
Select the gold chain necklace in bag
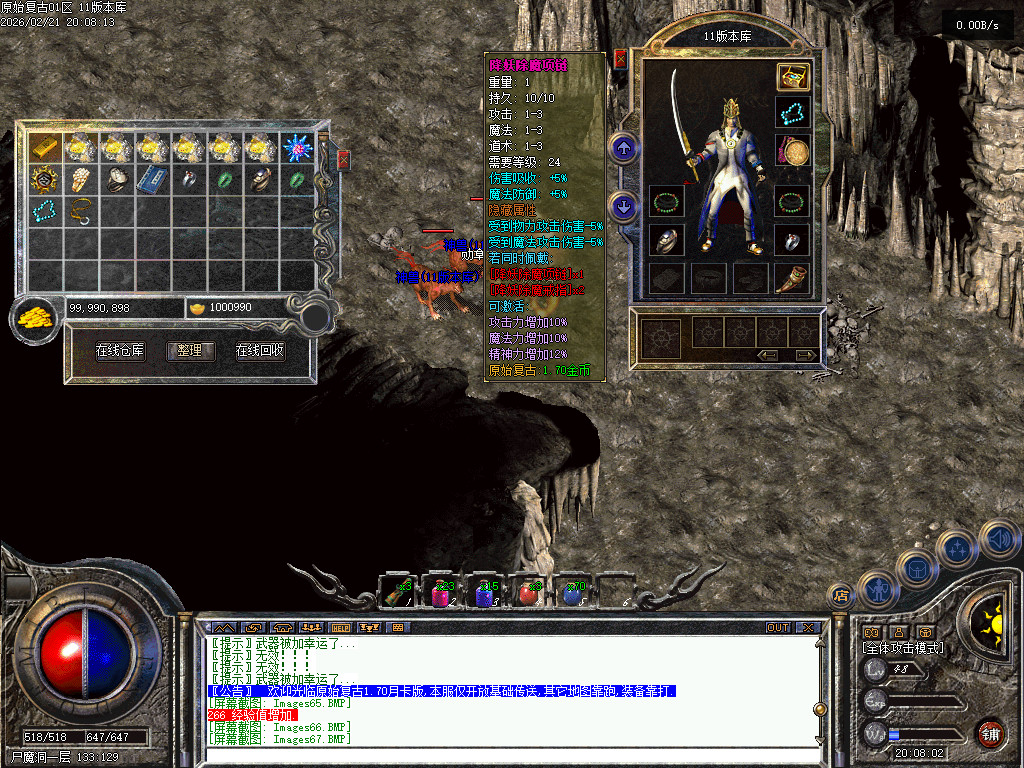(80, 211)
